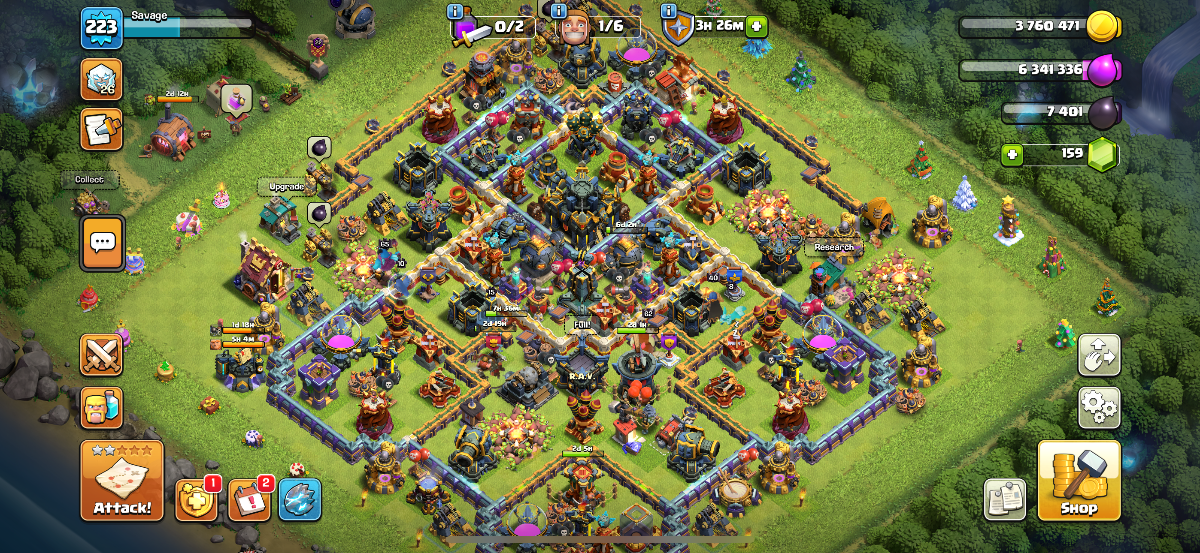This screenshot has width=1200, height=553.
Task: Show info for the shield timer
Action: point(667,11)
